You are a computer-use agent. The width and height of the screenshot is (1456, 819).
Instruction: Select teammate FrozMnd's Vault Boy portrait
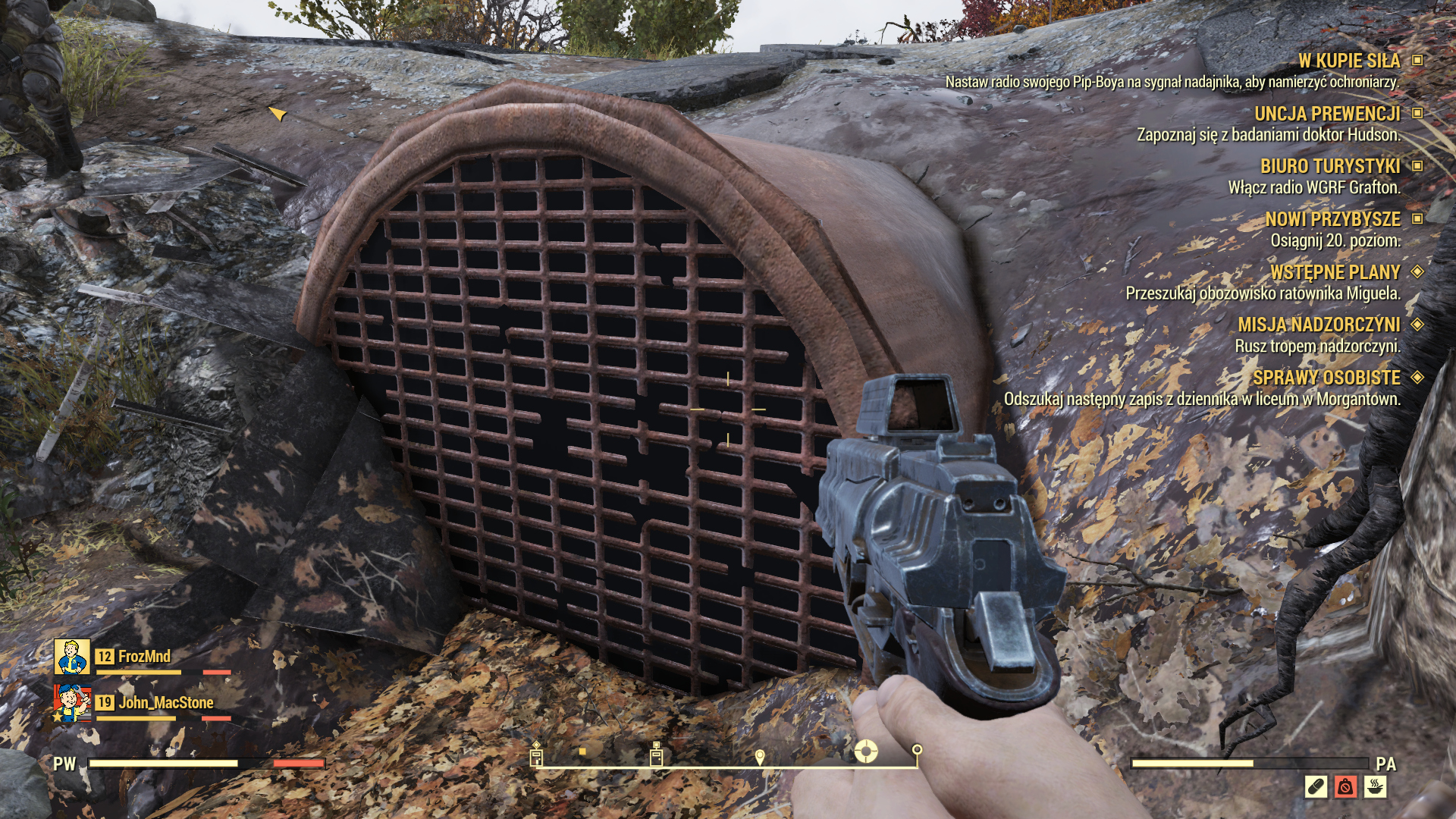click(72, 657)
